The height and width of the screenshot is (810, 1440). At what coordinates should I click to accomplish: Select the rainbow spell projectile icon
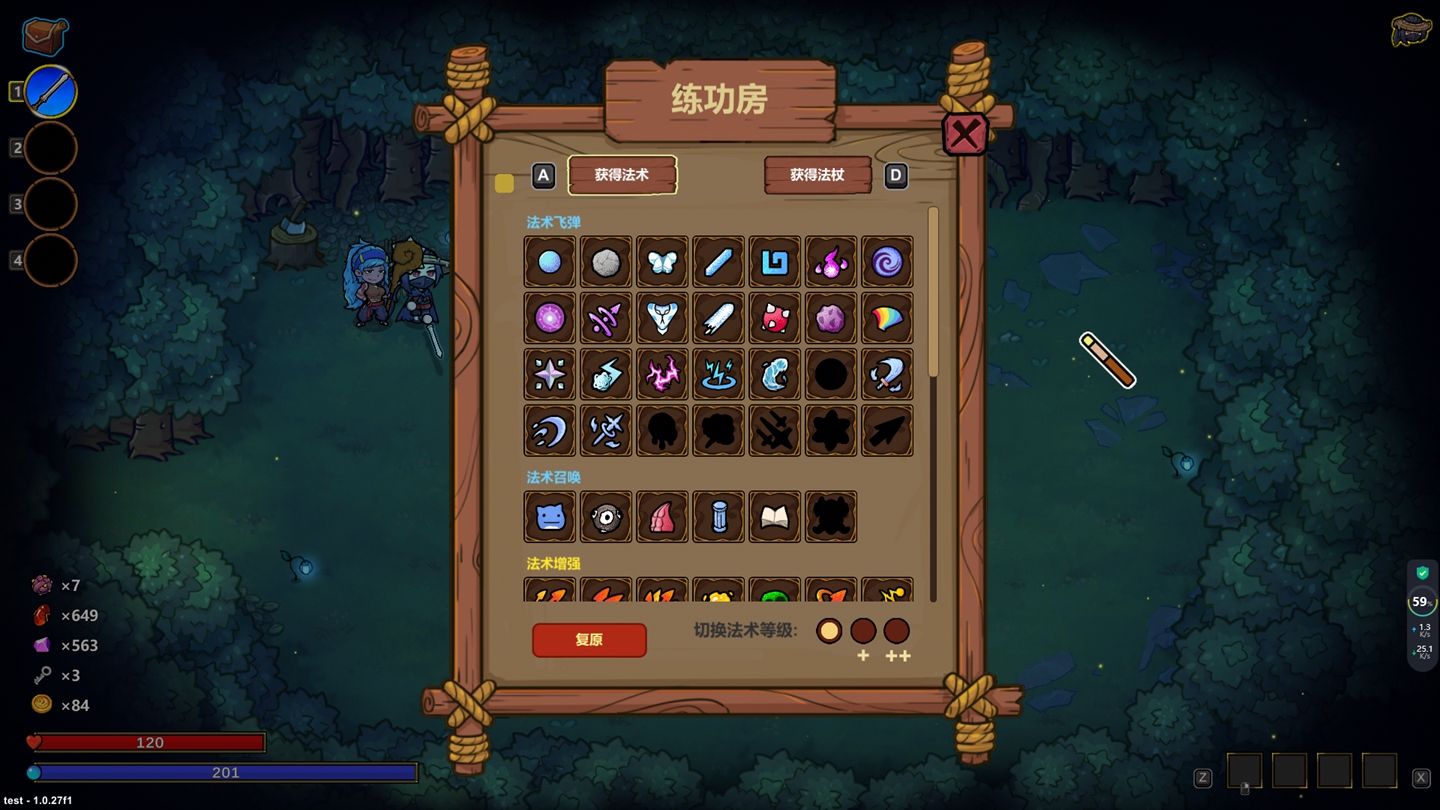[x=887, y=318]
